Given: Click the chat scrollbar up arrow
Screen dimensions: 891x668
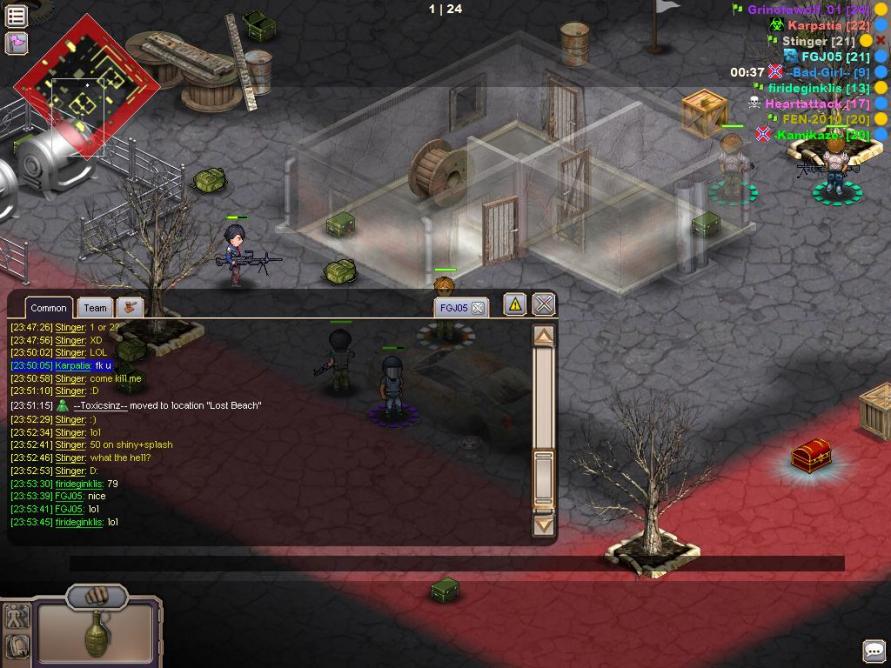Looking at the screenshot, I should tap(543, 337).
